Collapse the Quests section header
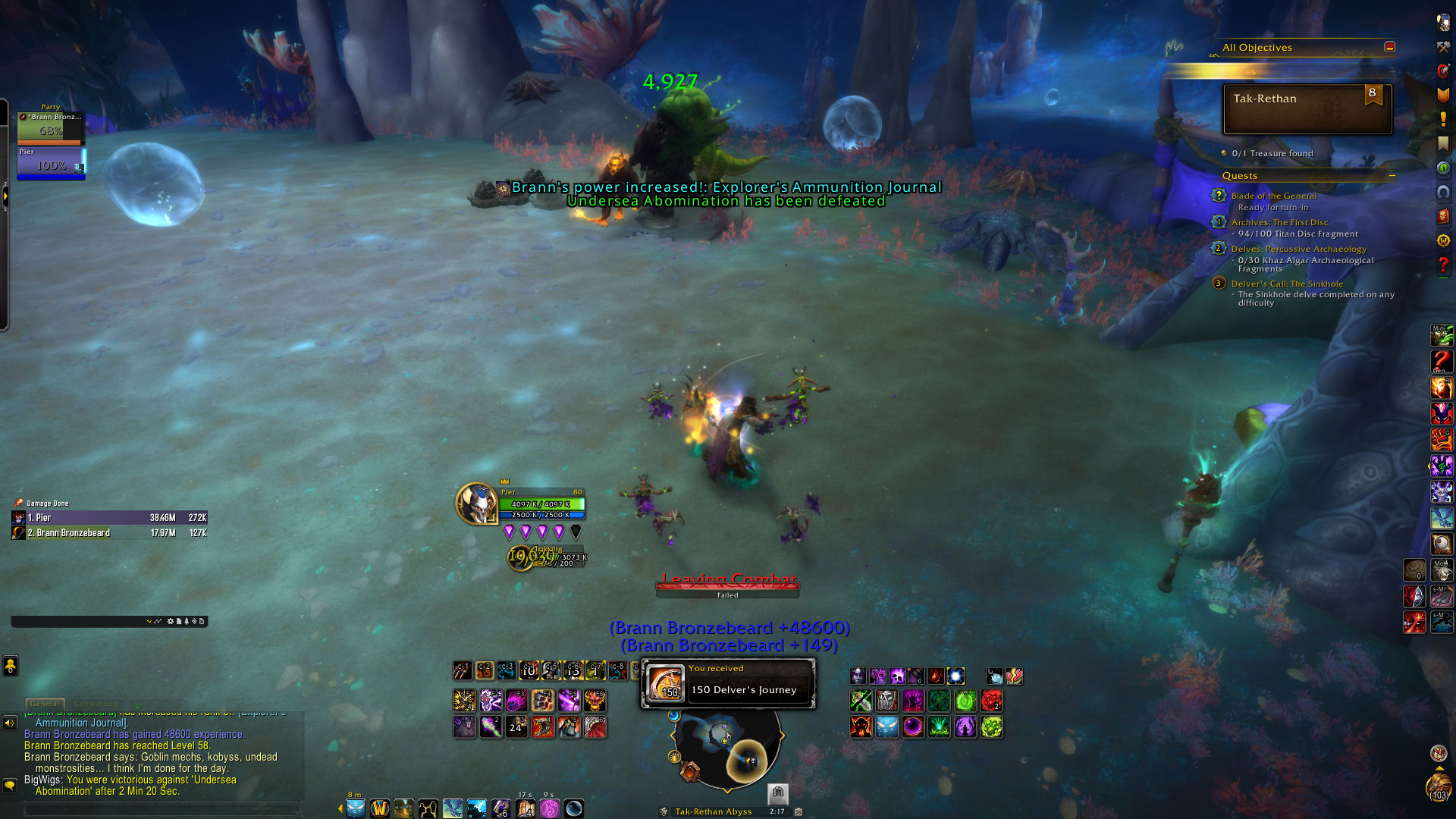This screenshot has width=1456, height=819. point(1392,175)
